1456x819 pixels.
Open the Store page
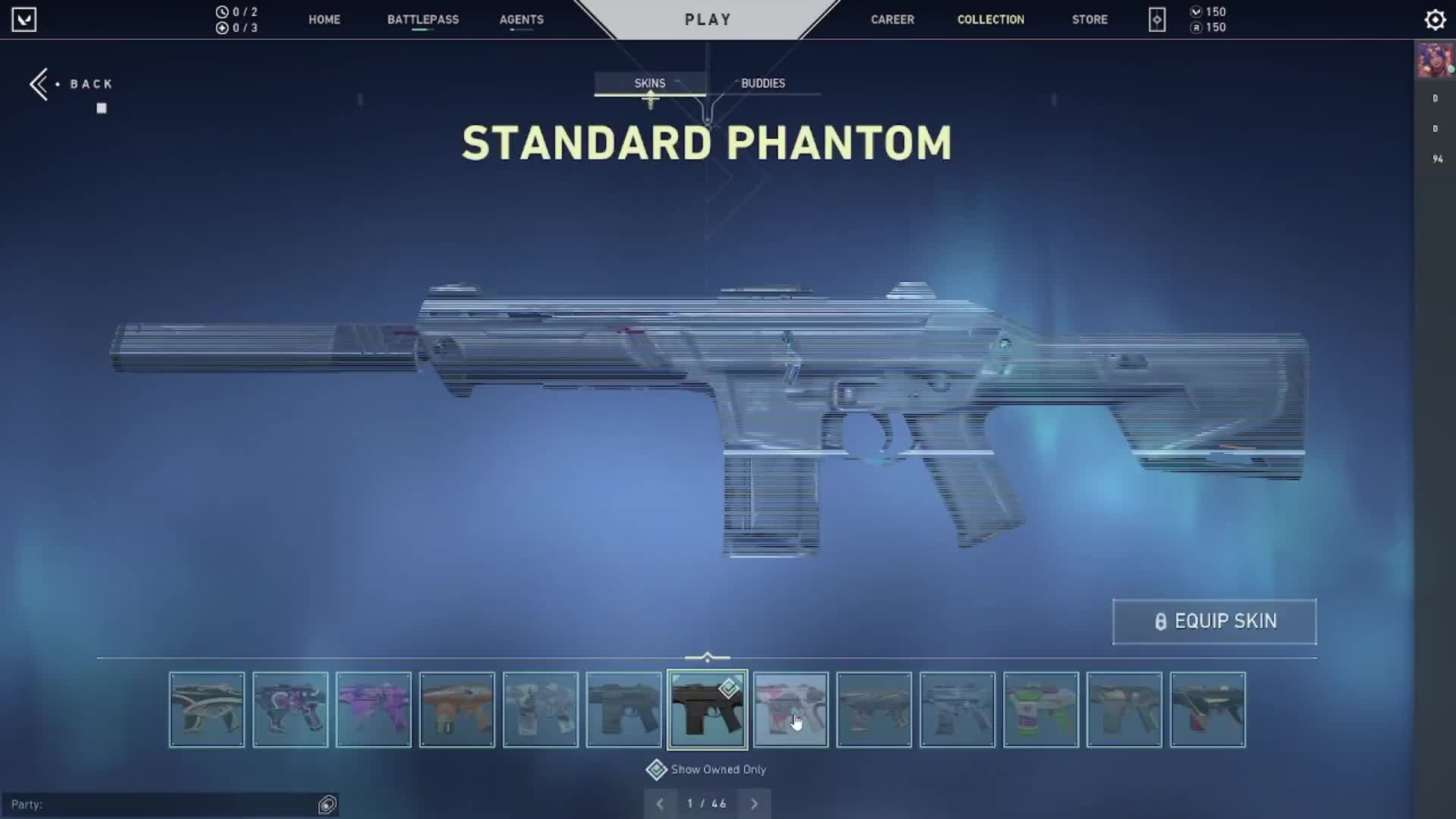point(1090,20)
